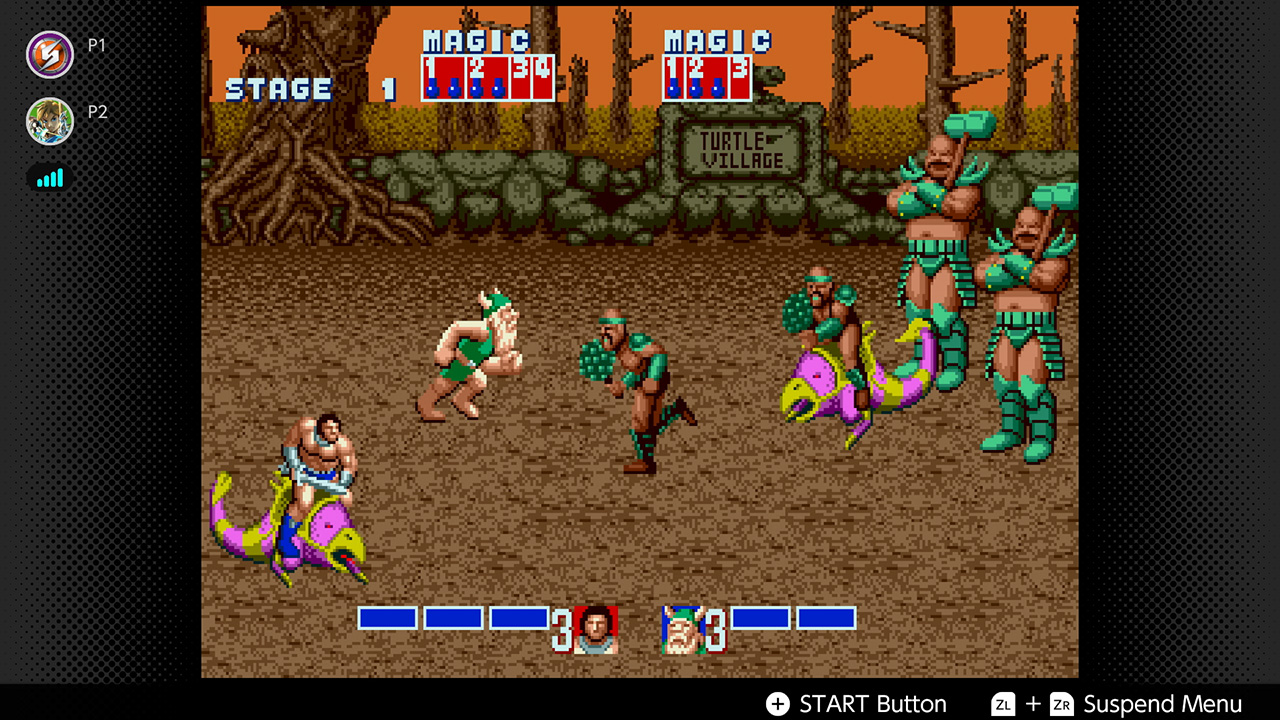This screenshot has width=1280, height=720.
Task: Click the ZR button icon in bottom bar
Action: (1065, 703)
